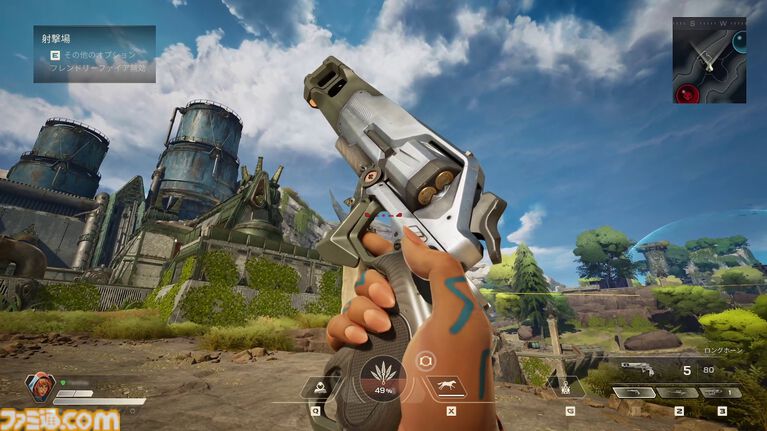
Task: Switch to the third weapon slot
Action: [x=720, y=392]
